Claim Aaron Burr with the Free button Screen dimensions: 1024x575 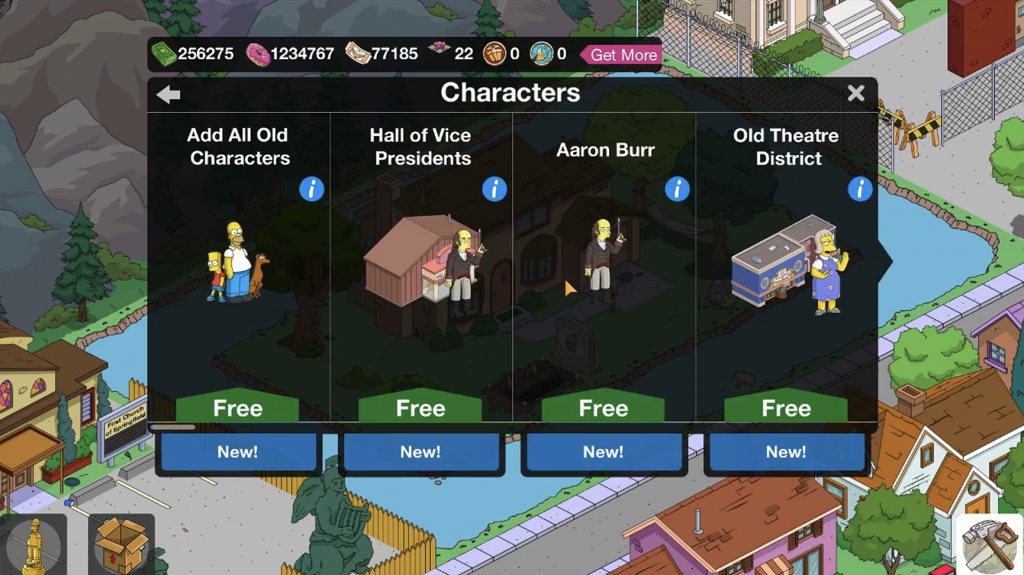(603, 408)
